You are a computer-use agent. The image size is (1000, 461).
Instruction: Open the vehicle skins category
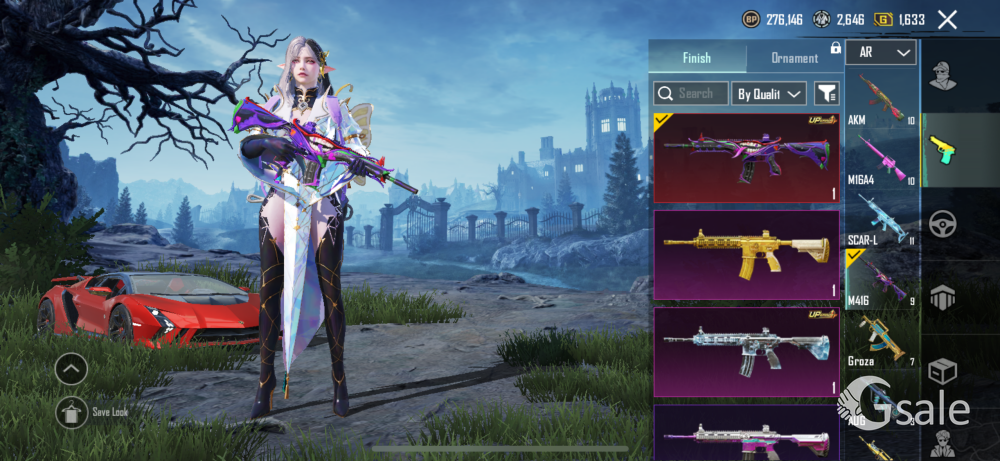point(942,223)
